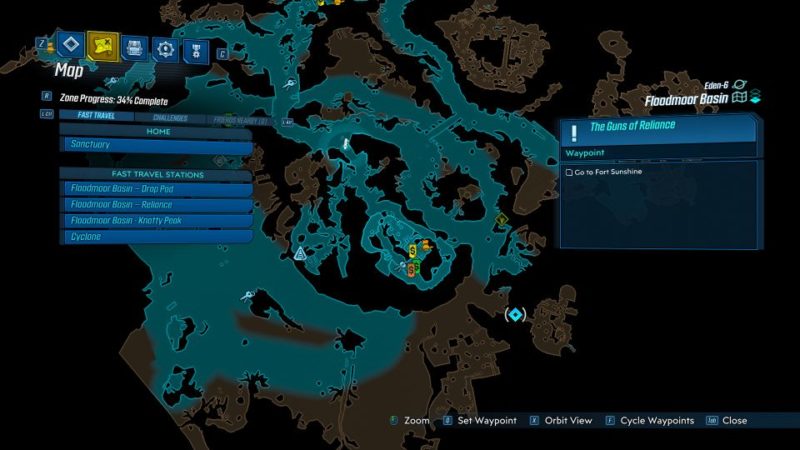800x450 pixels.
Task: Switch to the Skills tab icon
Action: [x=165, y=48]
